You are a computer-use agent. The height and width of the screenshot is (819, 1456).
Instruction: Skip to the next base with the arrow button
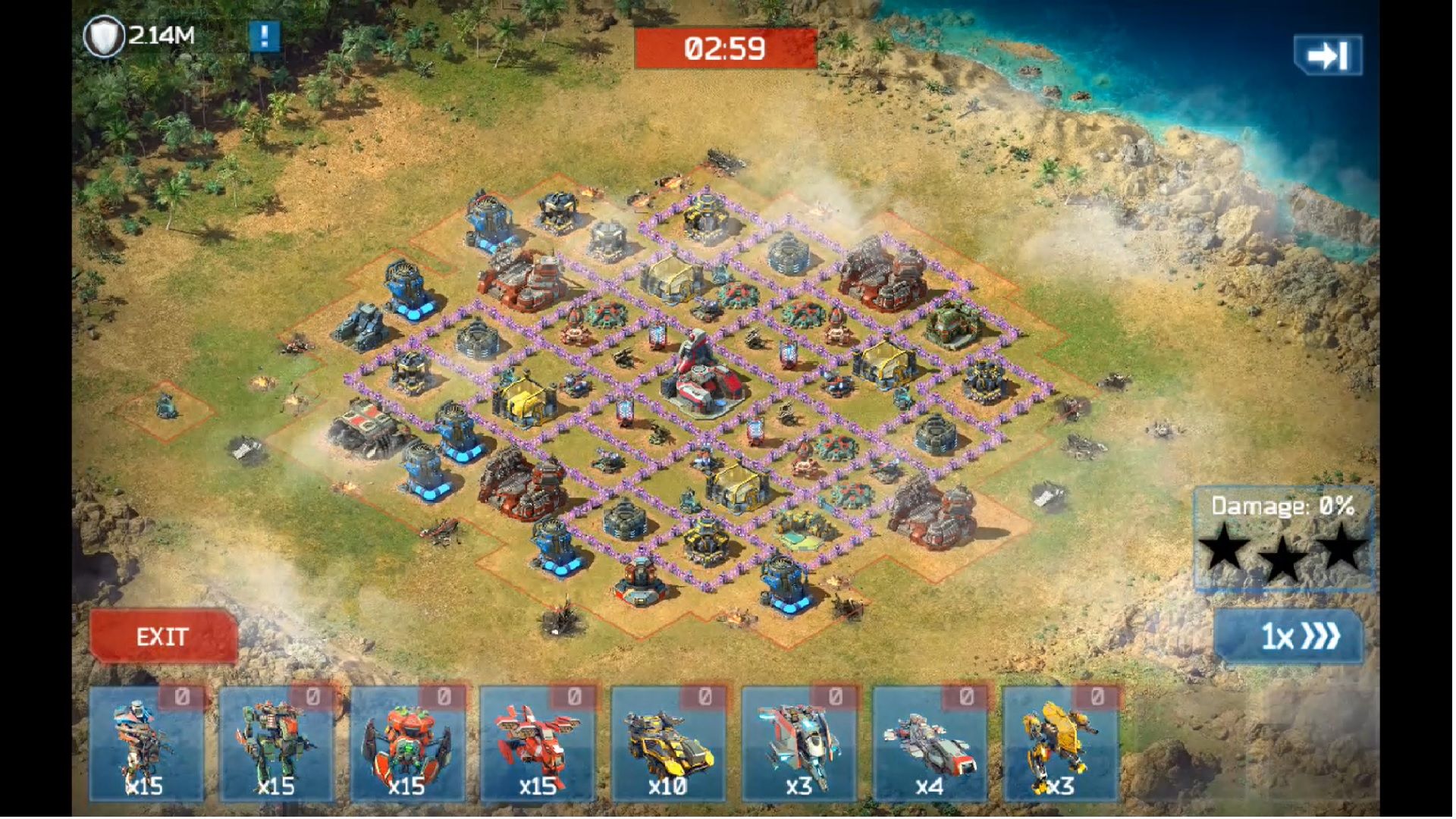[1328, 55]
